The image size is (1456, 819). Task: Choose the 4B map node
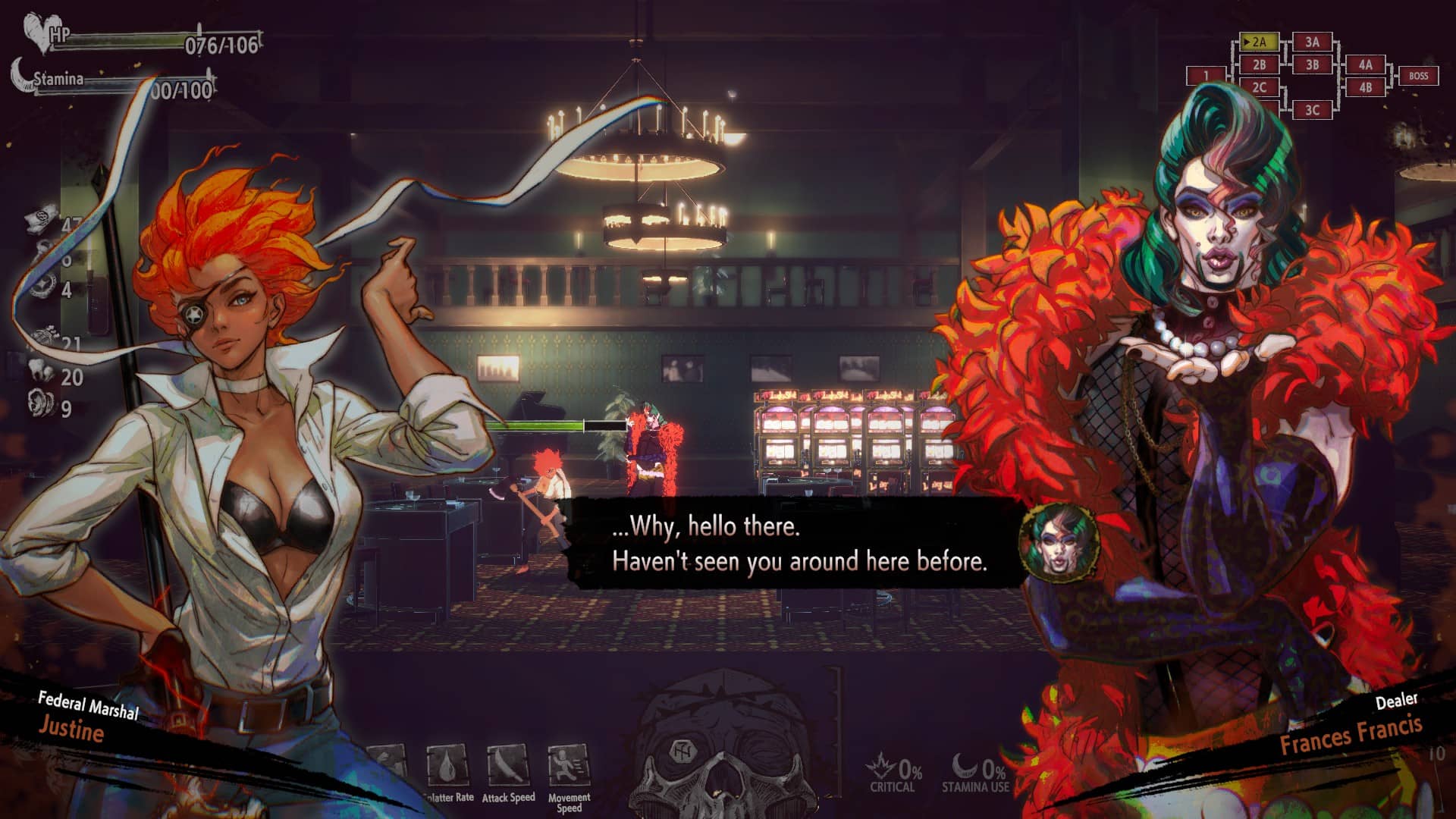click(1365, 87)
